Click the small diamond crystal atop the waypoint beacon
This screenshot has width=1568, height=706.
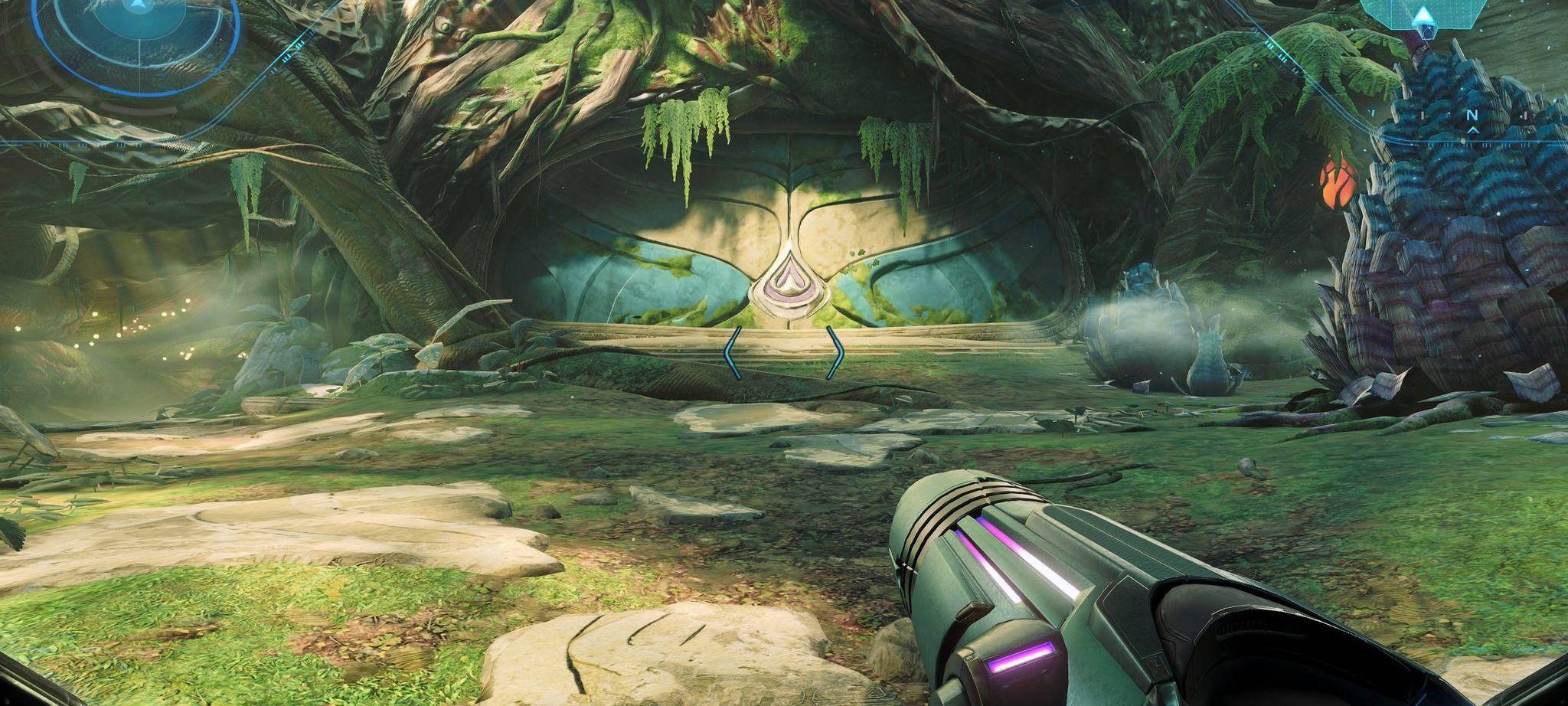tap(1425, 14)
